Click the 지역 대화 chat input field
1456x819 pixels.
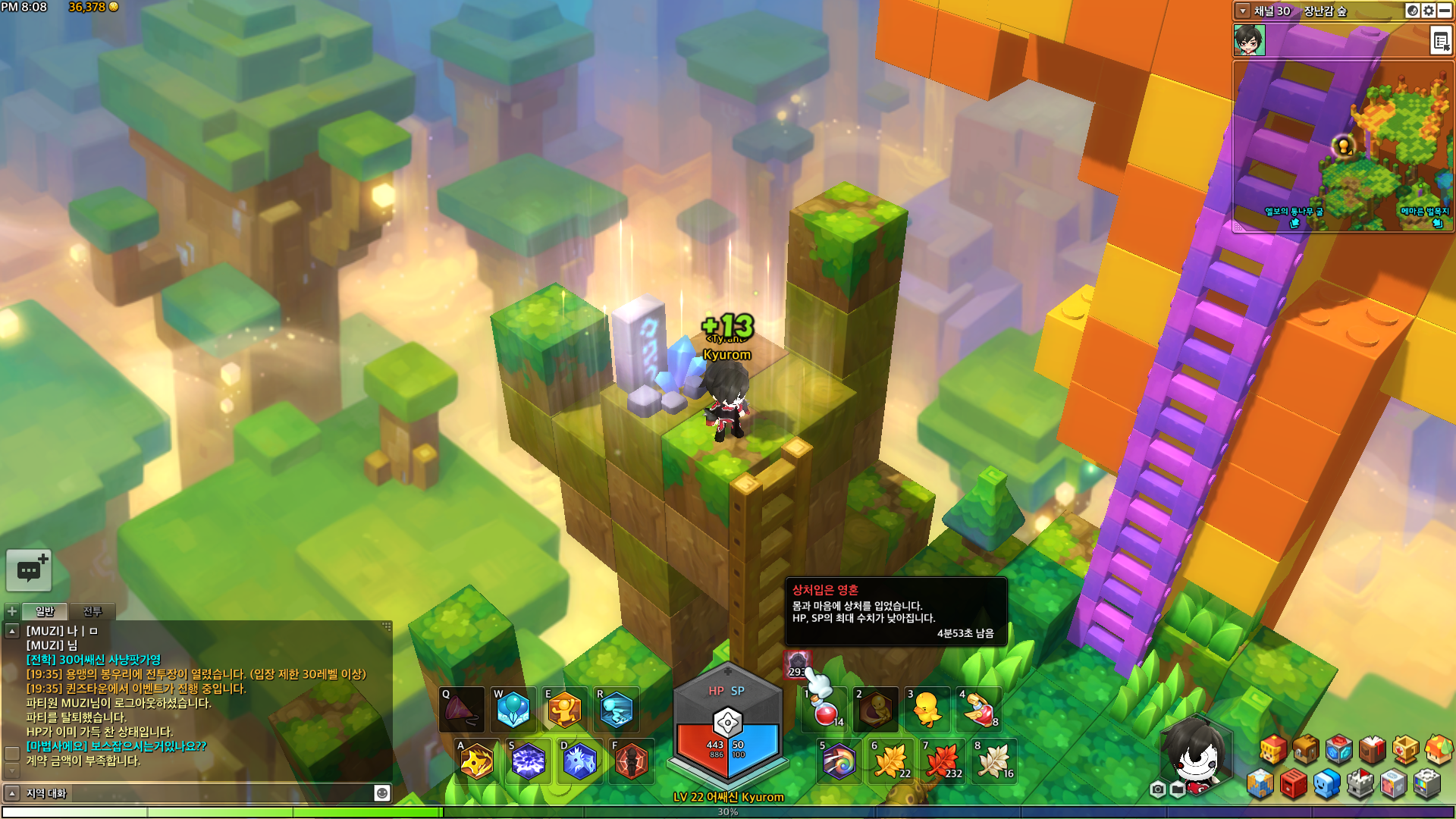pyautogui.click(x=197, y=793)
